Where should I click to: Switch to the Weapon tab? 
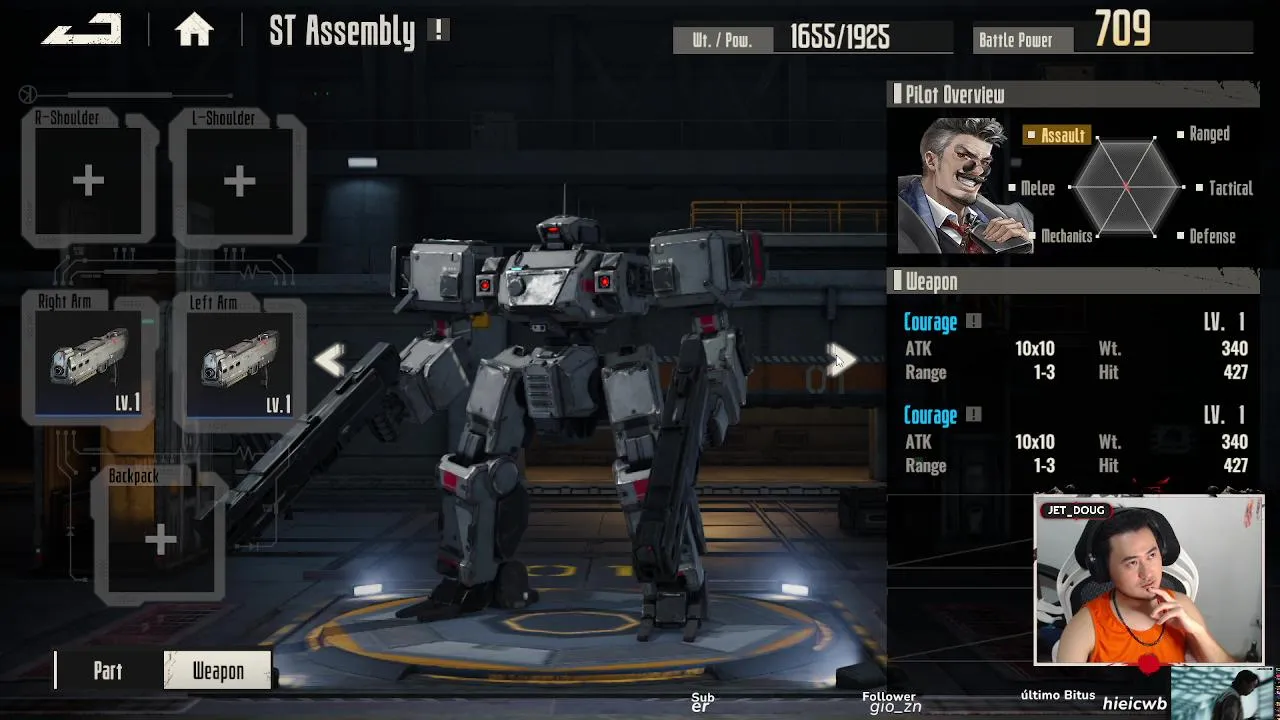coord(218,671)
